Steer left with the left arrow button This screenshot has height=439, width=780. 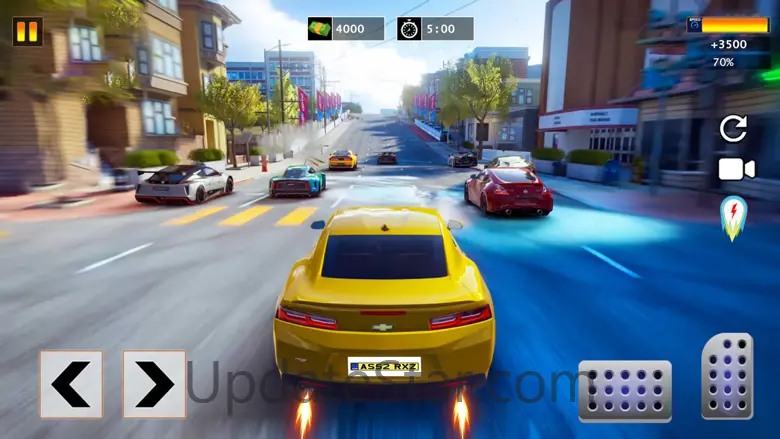[71, 384]
